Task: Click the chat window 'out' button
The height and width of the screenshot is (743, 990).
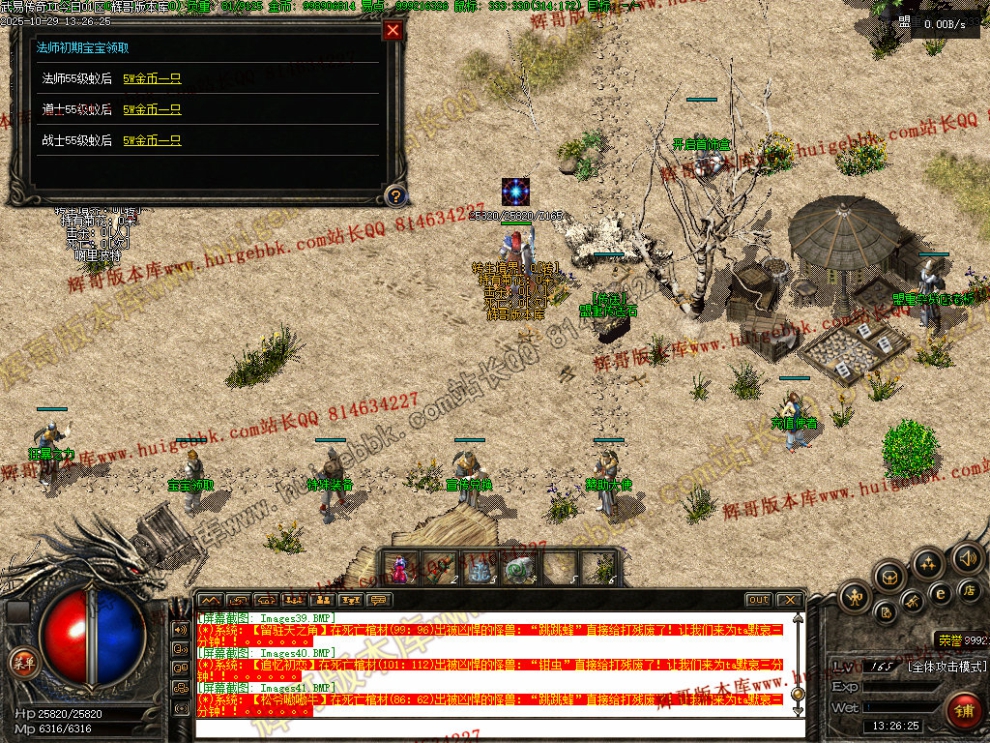Action: tap(758, 600)
